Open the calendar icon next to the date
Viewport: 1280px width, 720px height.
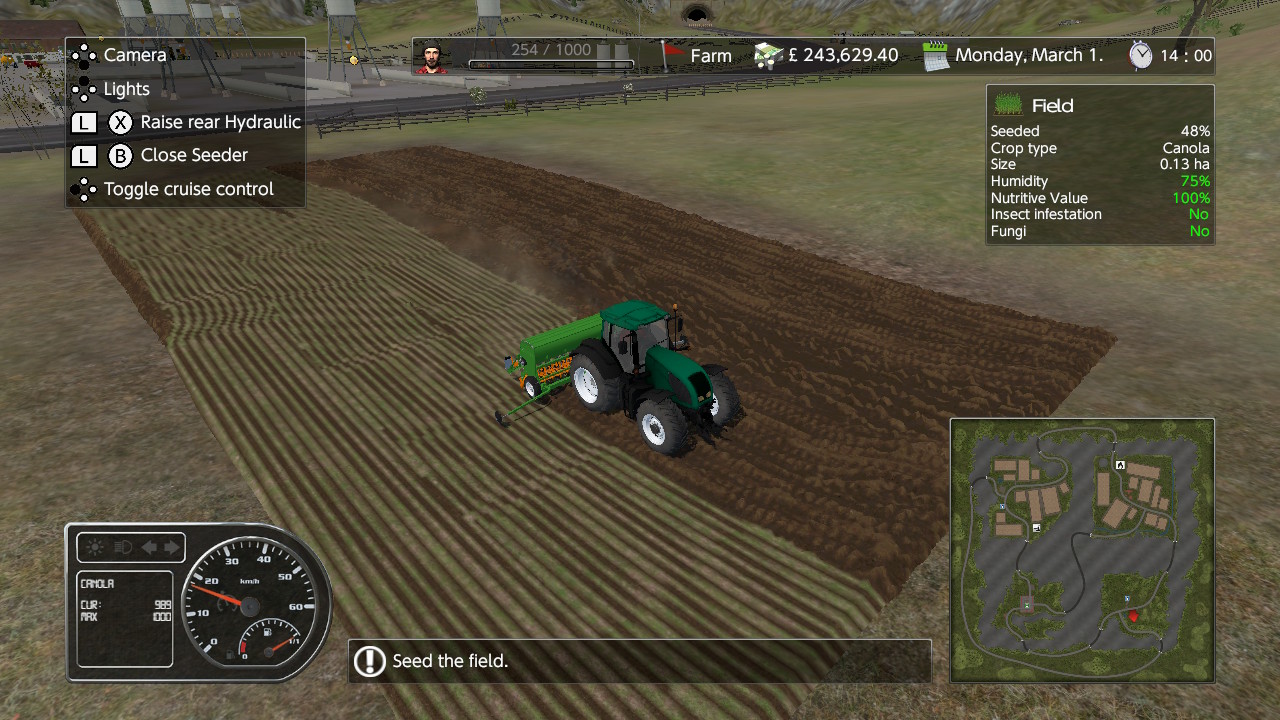tap(936, 56)
